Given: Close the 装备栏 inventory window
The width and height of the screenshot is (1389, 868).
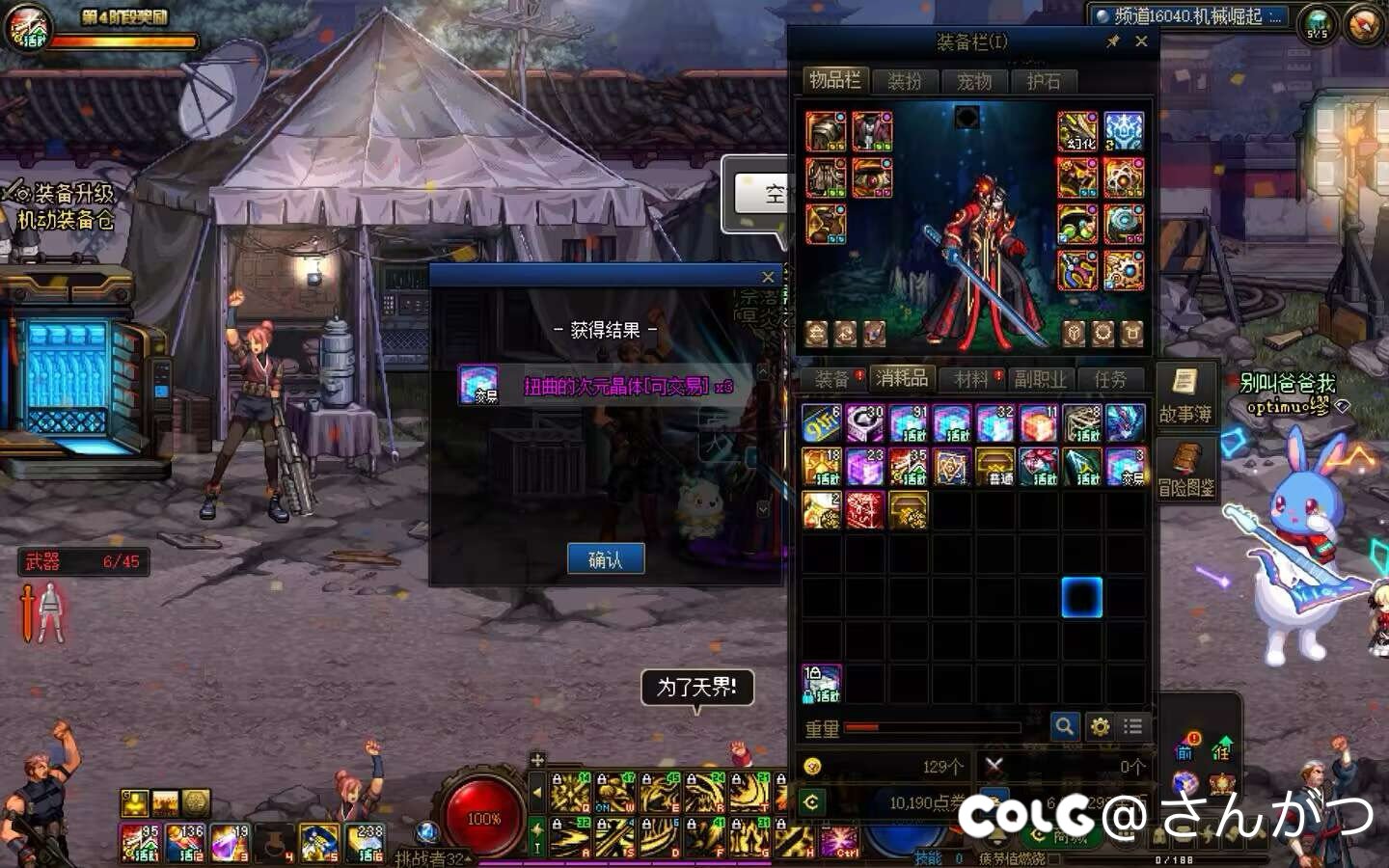Looking at the screenshot, I should tap(1141, 41).
